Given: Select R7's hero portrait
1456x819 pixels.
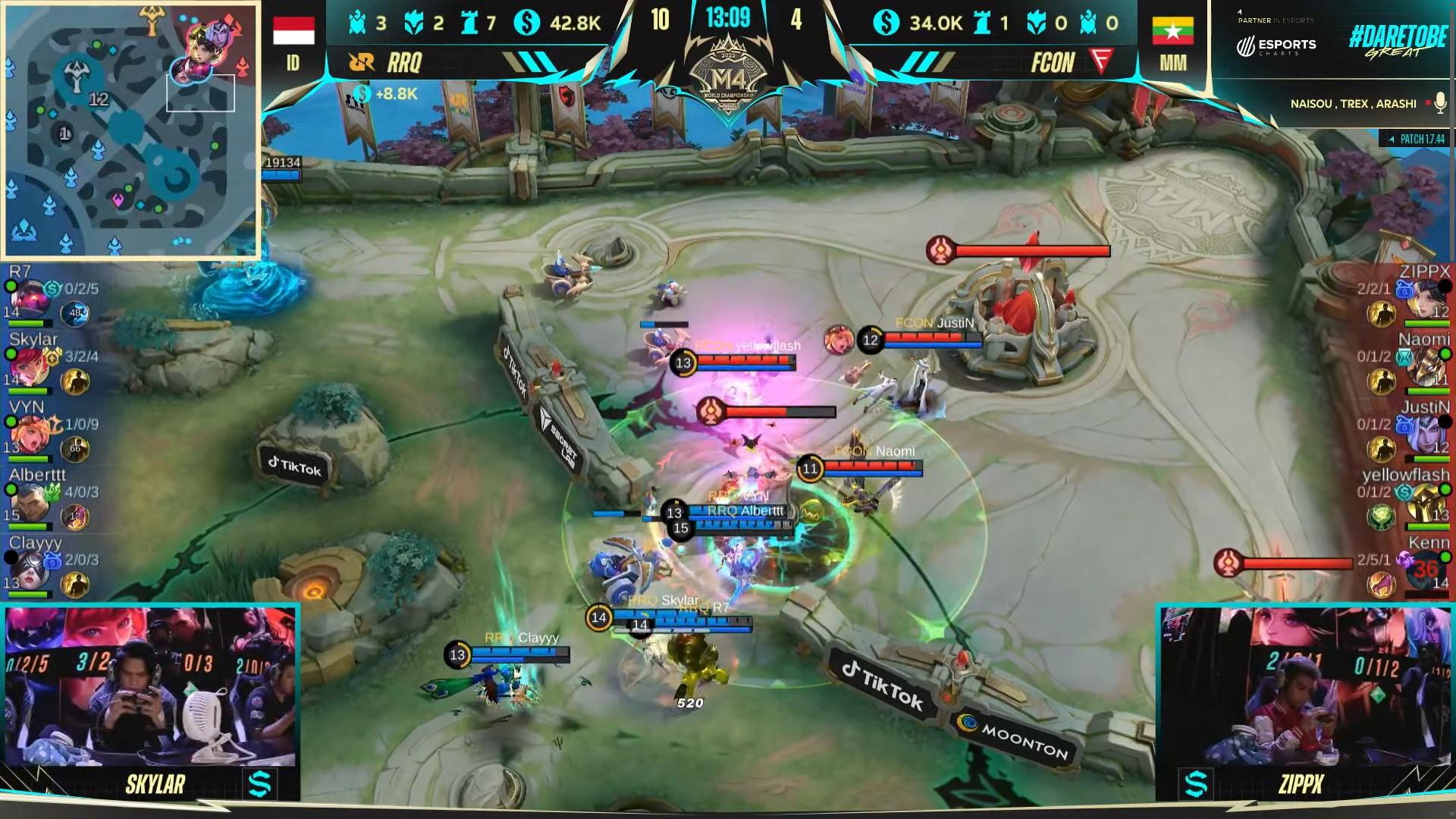Looking at the screenshot, I should tap(29, 299).
